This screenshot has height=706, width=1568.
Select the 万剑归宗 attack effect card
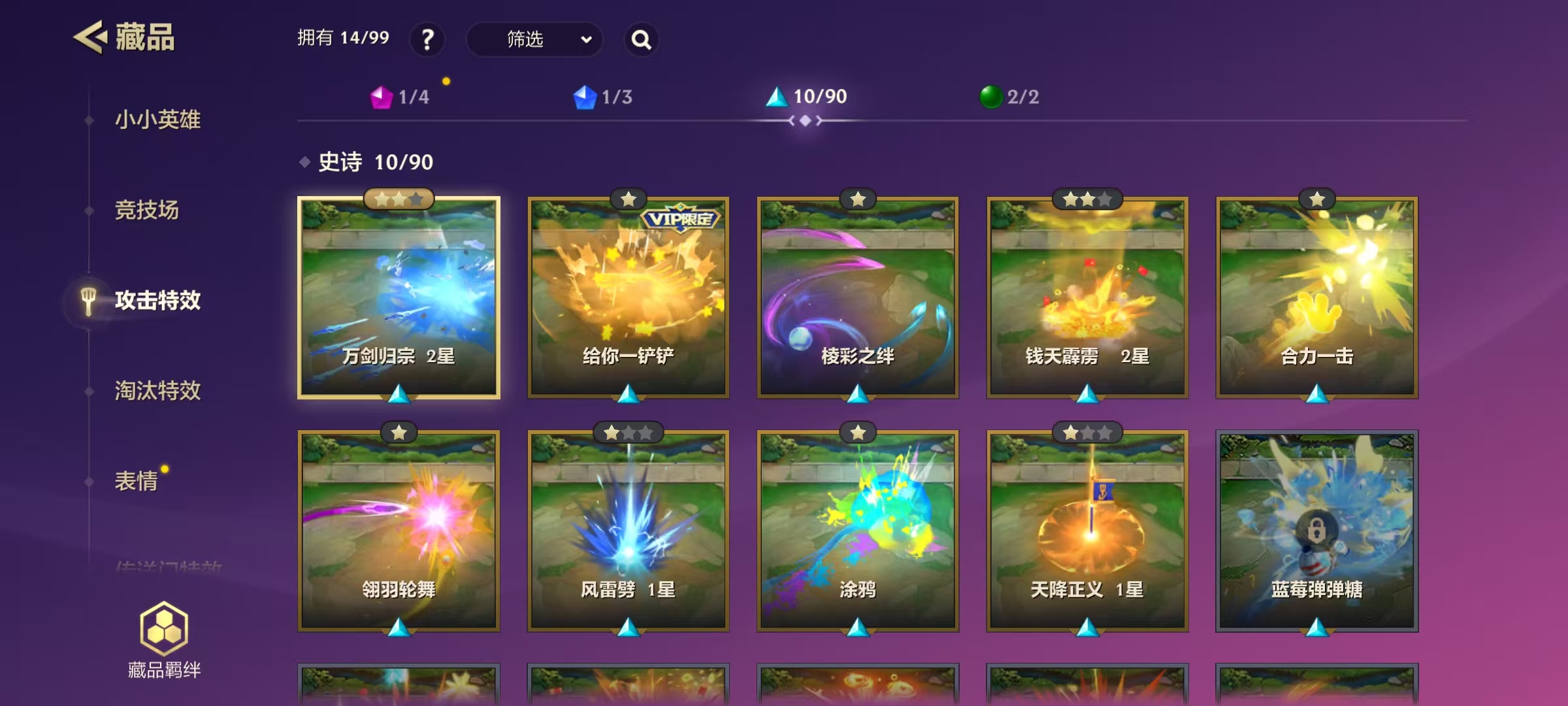pyautogui.click(x=399, y=297)
